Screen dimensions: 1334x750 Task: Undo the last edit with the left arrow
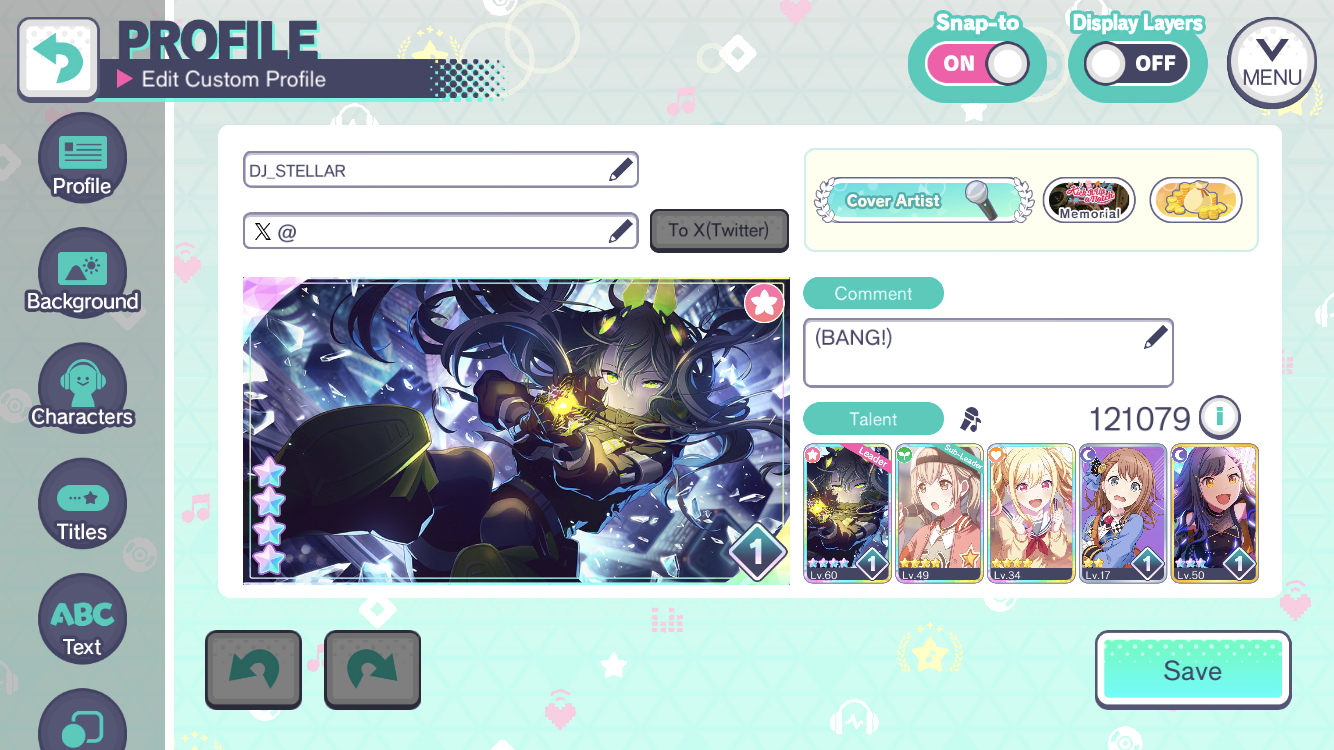pos(253,669)
